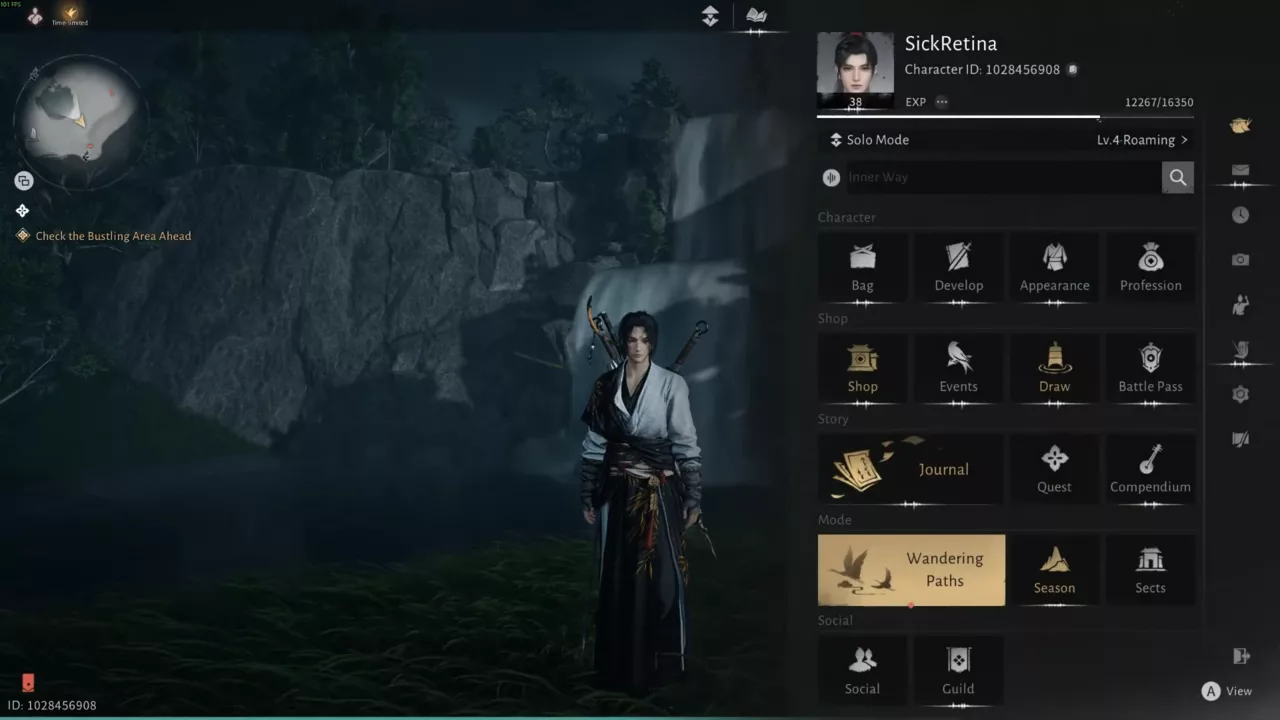Expand the swap arrows panel above the book icon
1280x720 pixels.
pyautogui.click(x=710, y=17)
